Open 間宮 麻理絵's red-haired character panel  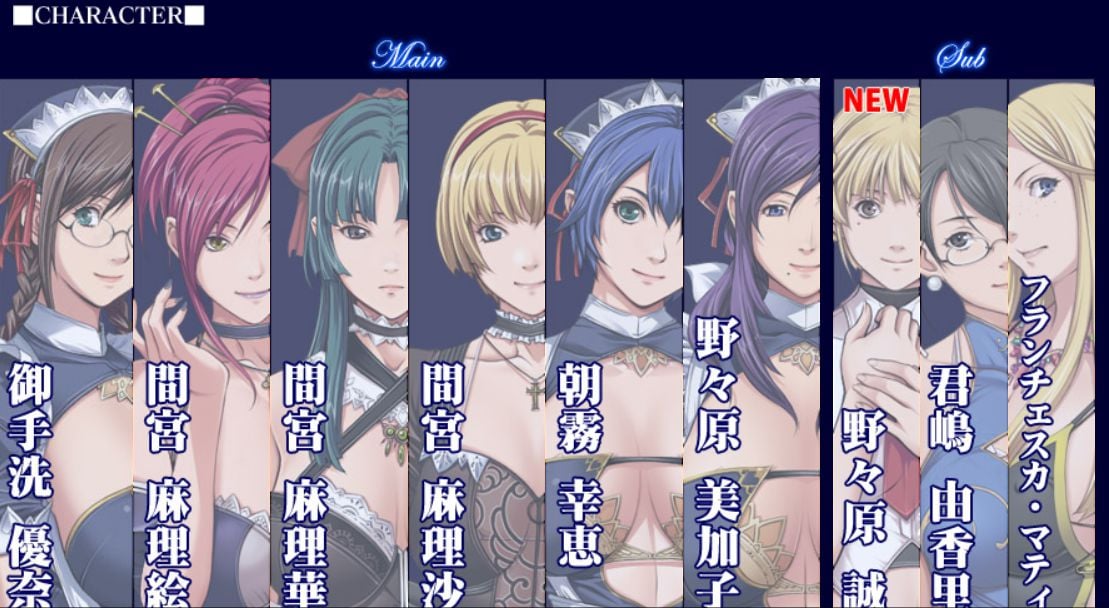tap(202, 340)
